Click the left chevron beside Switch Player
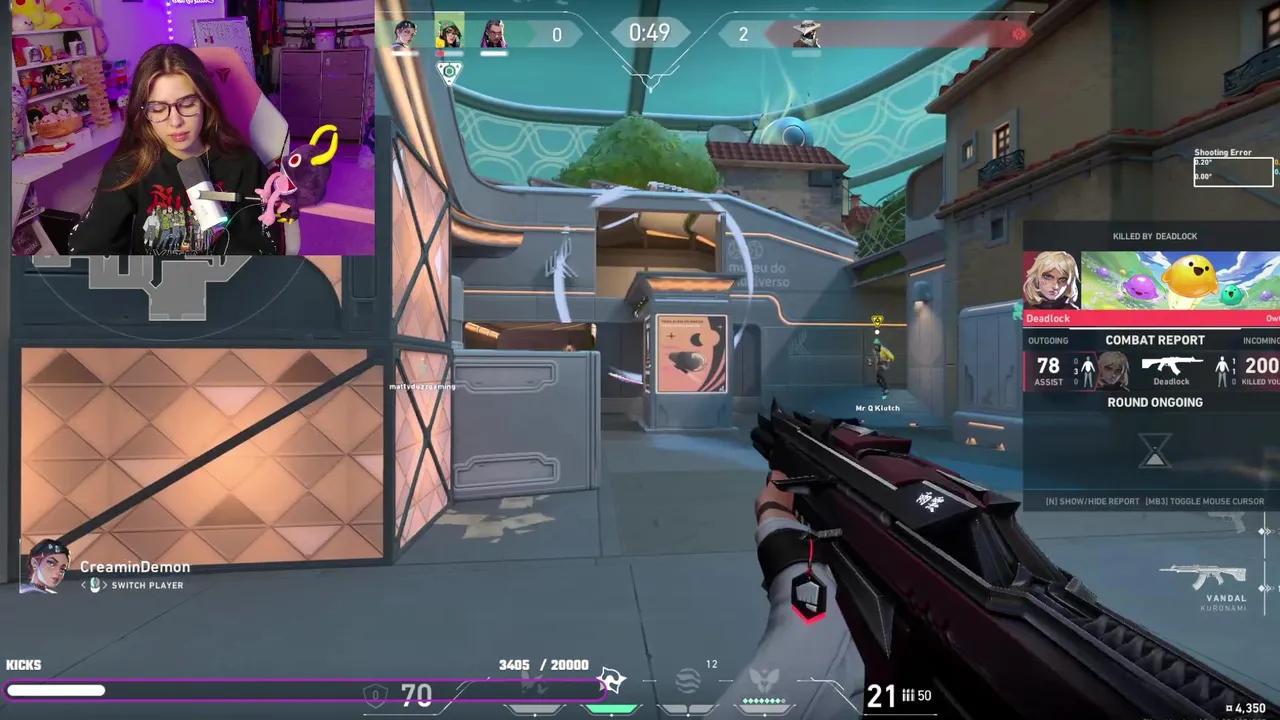Screen dimensions: 1280x720 click(84, 584)
